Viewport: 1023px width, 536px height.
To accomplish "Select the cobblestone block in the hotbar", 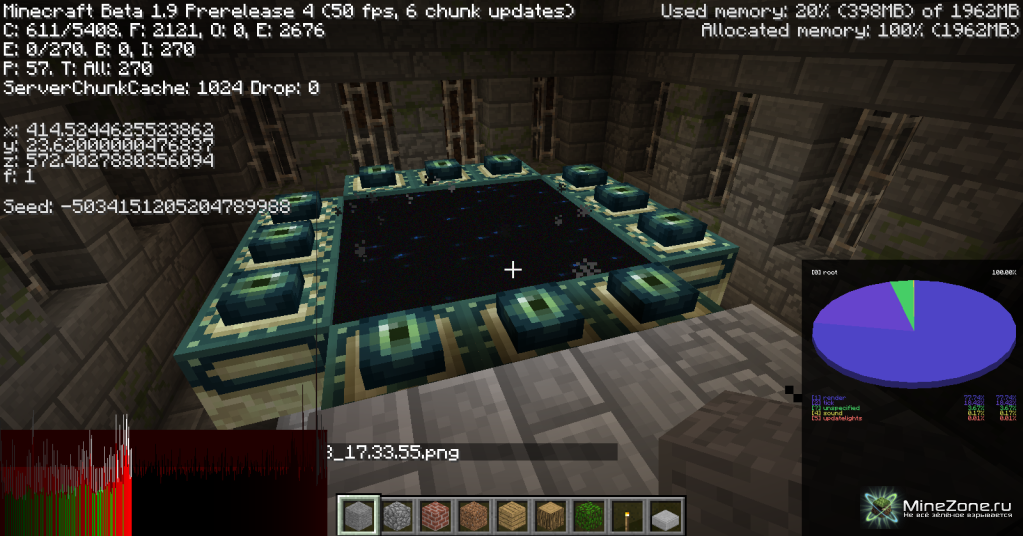I will pyautogui.click(x=397, y=516).
